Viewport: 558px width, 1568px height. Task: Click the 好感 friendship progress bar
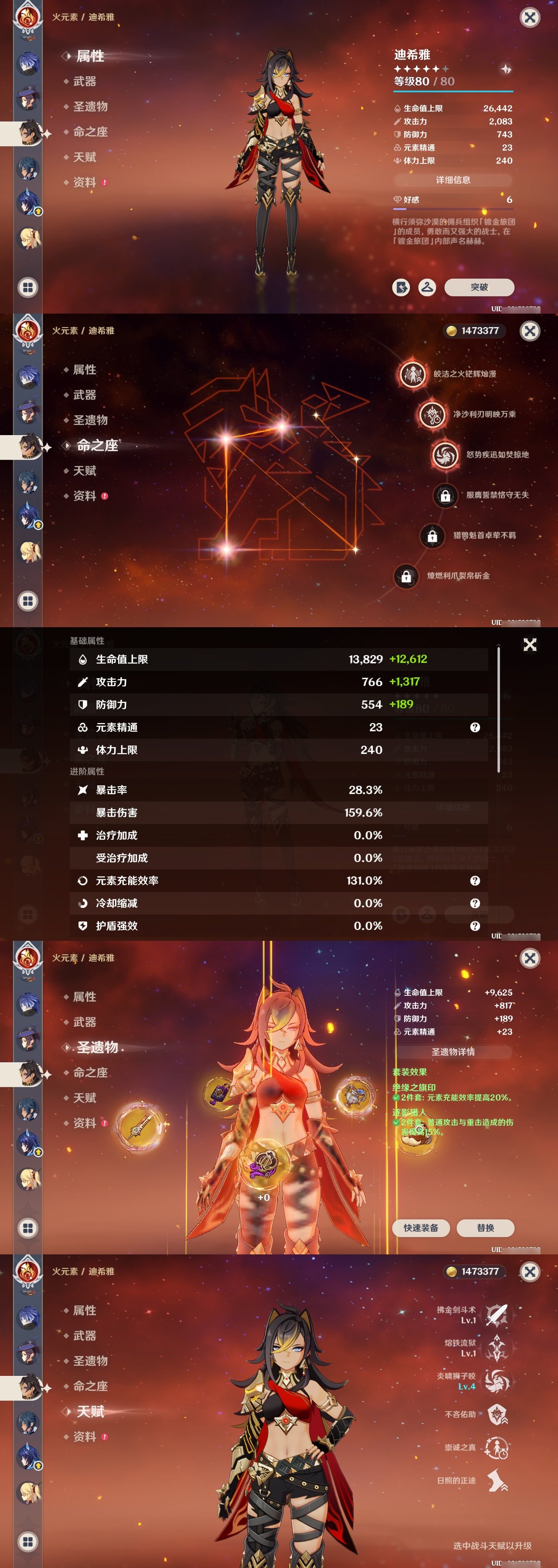tap(454, 209)
